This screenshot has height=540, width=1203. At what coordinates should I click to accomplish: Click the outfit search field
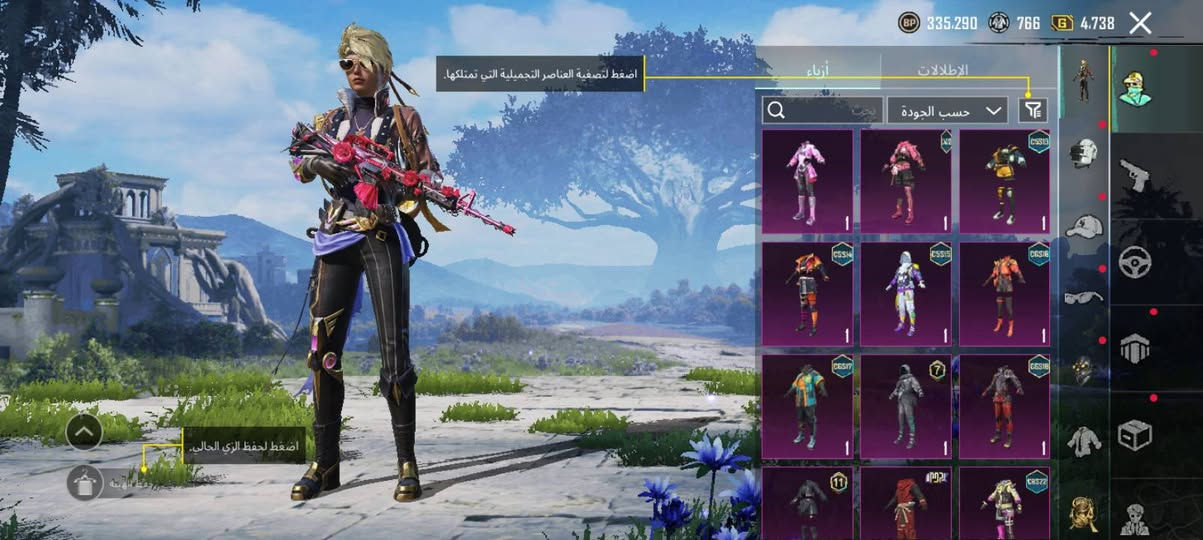point(821,110)
